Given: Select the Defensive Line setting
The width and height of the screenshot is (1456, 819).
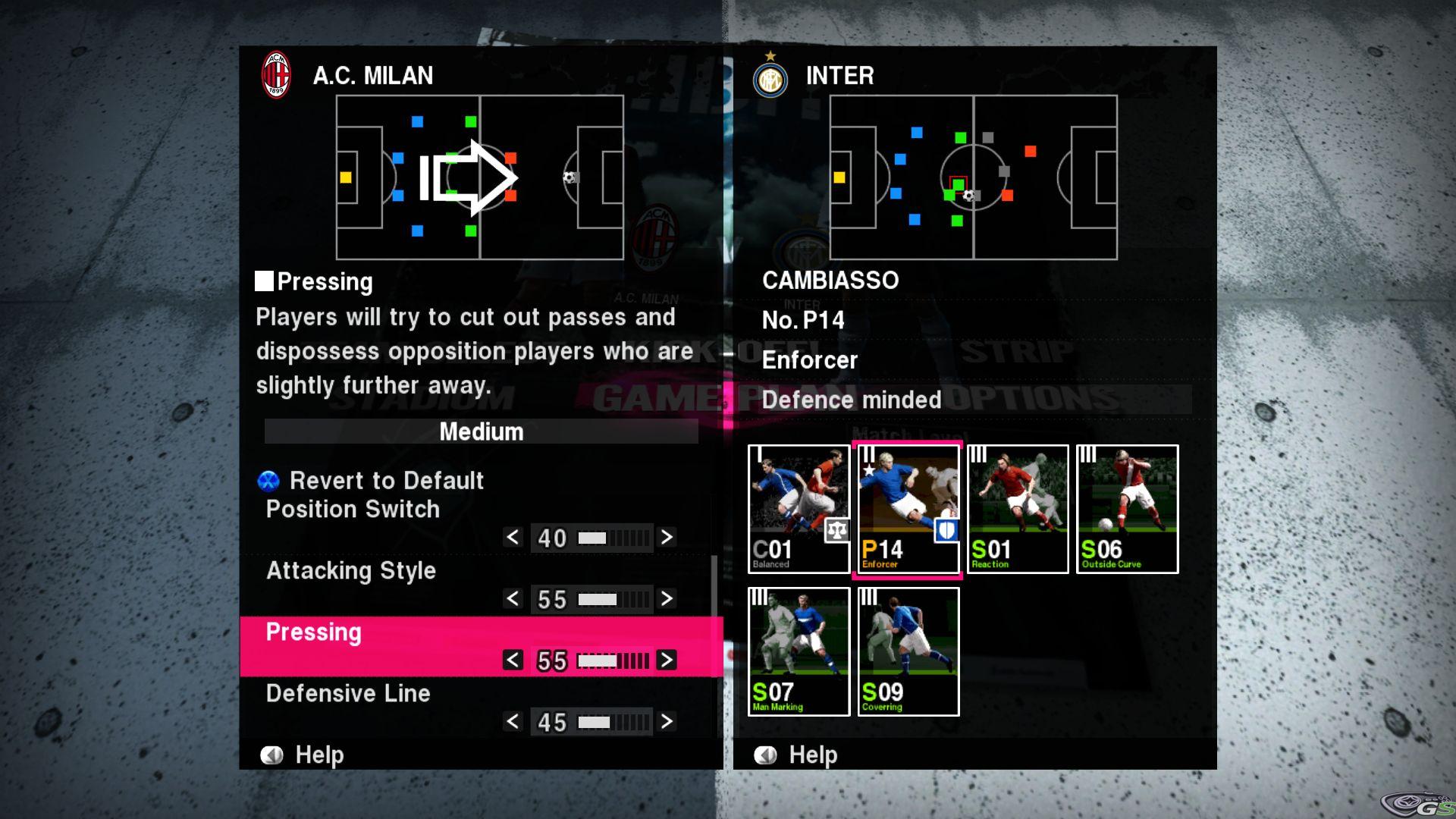Looking at the screenshot, I should click(x=348, y=693).
